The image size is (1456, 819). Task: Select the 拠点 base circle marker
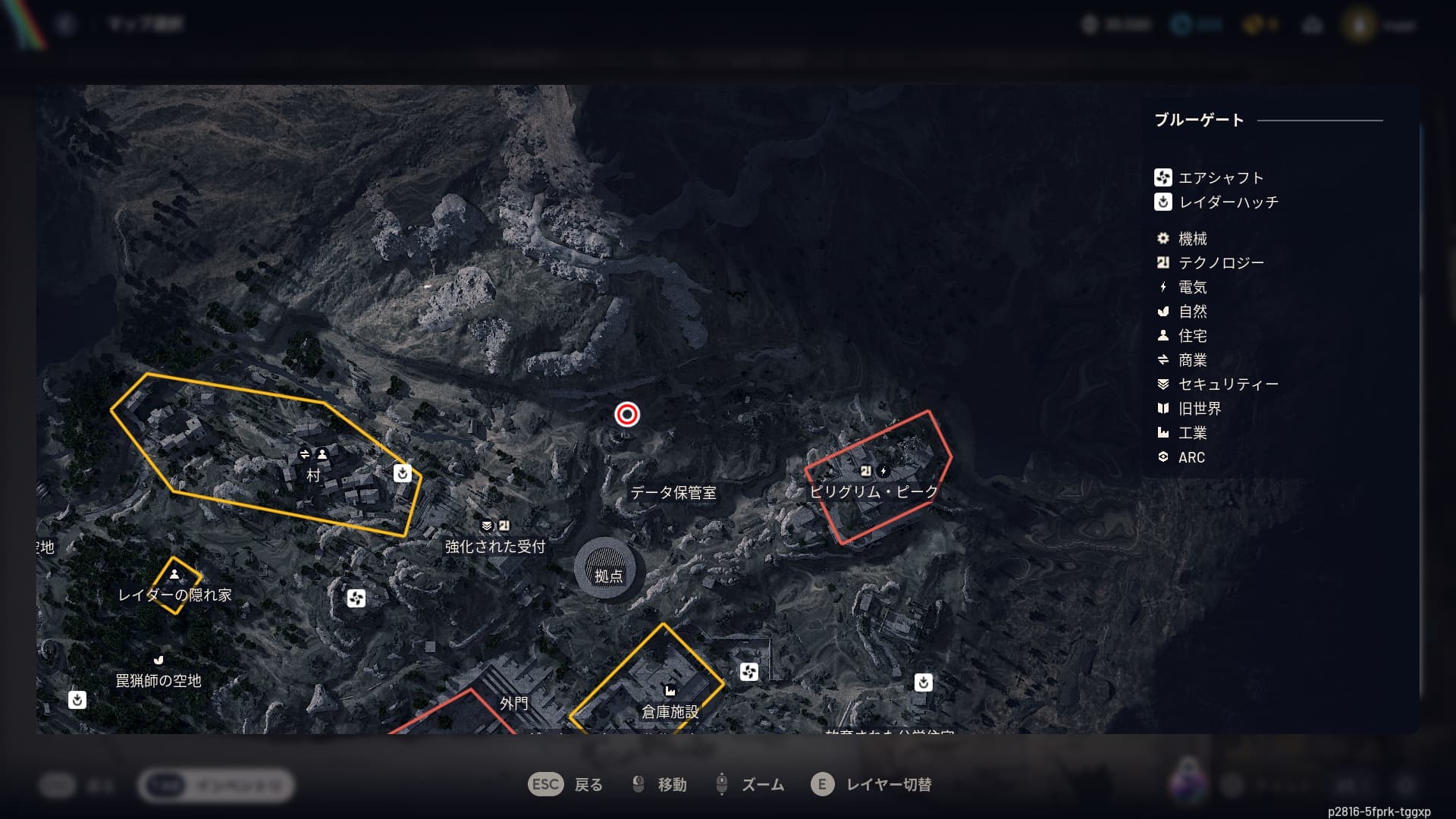[x=609, y=570]
